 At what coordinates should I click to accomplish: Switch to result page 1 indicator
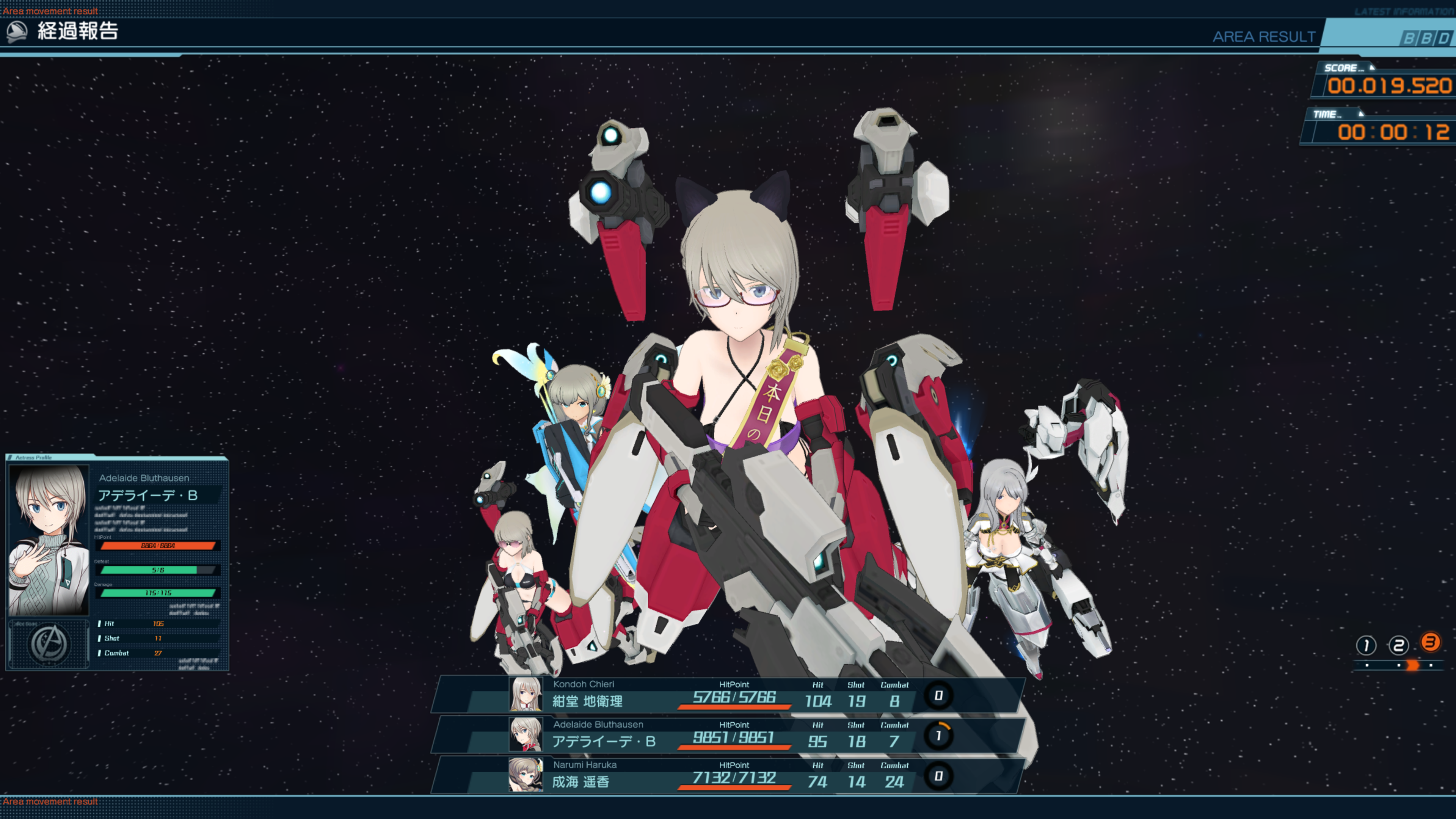point(1366,645)
